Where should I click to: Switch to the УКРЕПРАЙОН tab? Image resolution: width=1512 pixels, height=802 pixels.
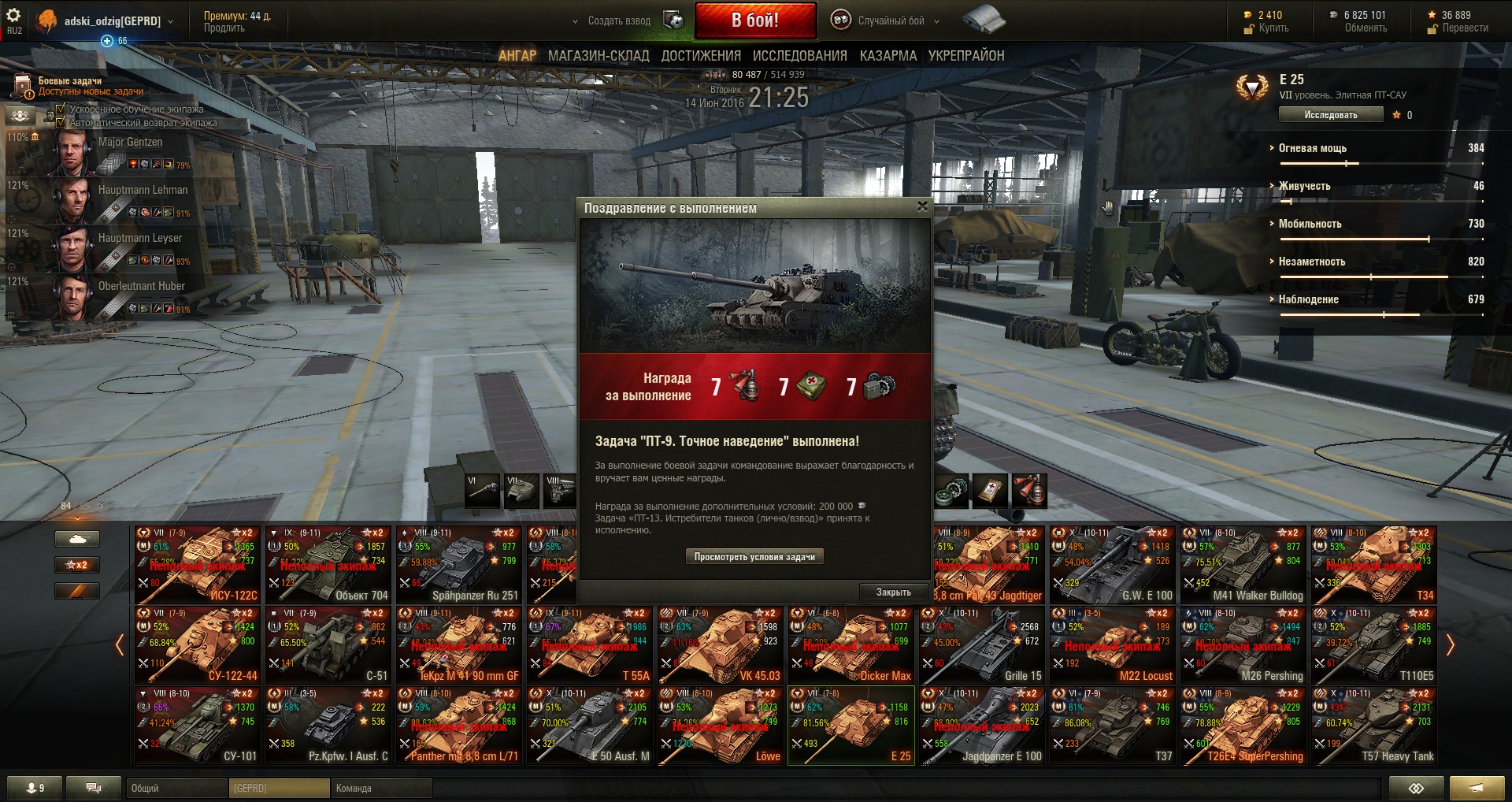tap(966, 56)
